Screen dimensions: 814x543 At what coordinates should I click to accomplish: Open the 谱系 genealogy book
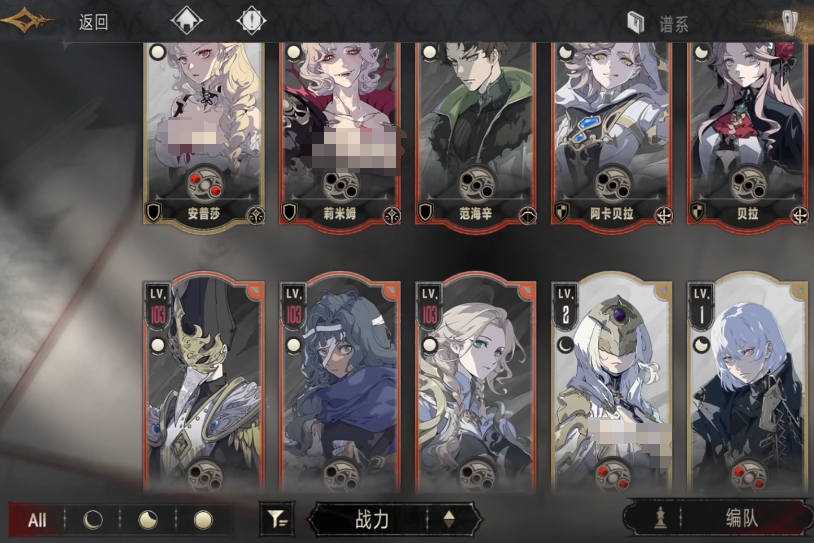coord(660,23)
